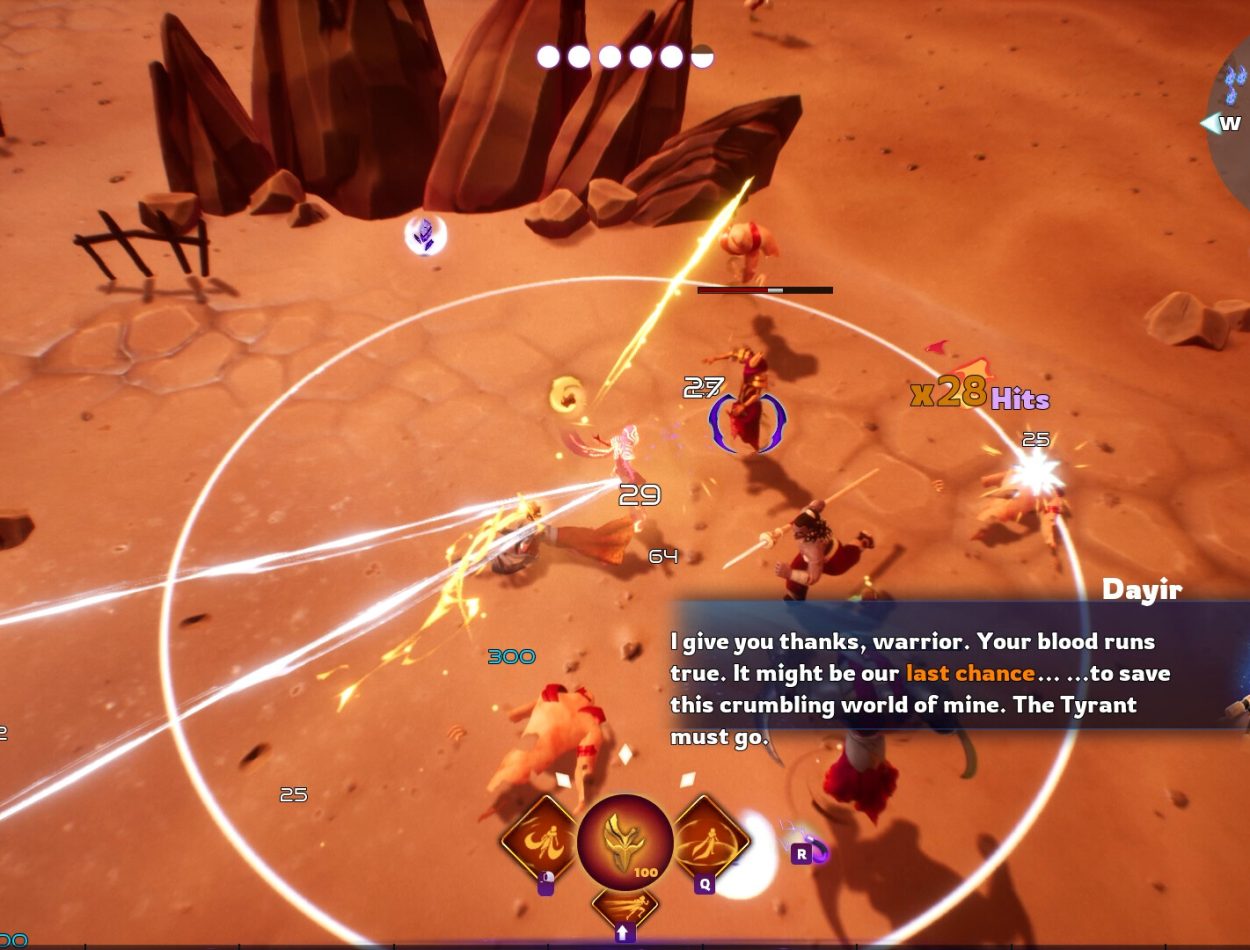The height and width of the screenshot is (950, 1250).
Task: Trigger the golden mask ultimate ability
Action: 625,842
